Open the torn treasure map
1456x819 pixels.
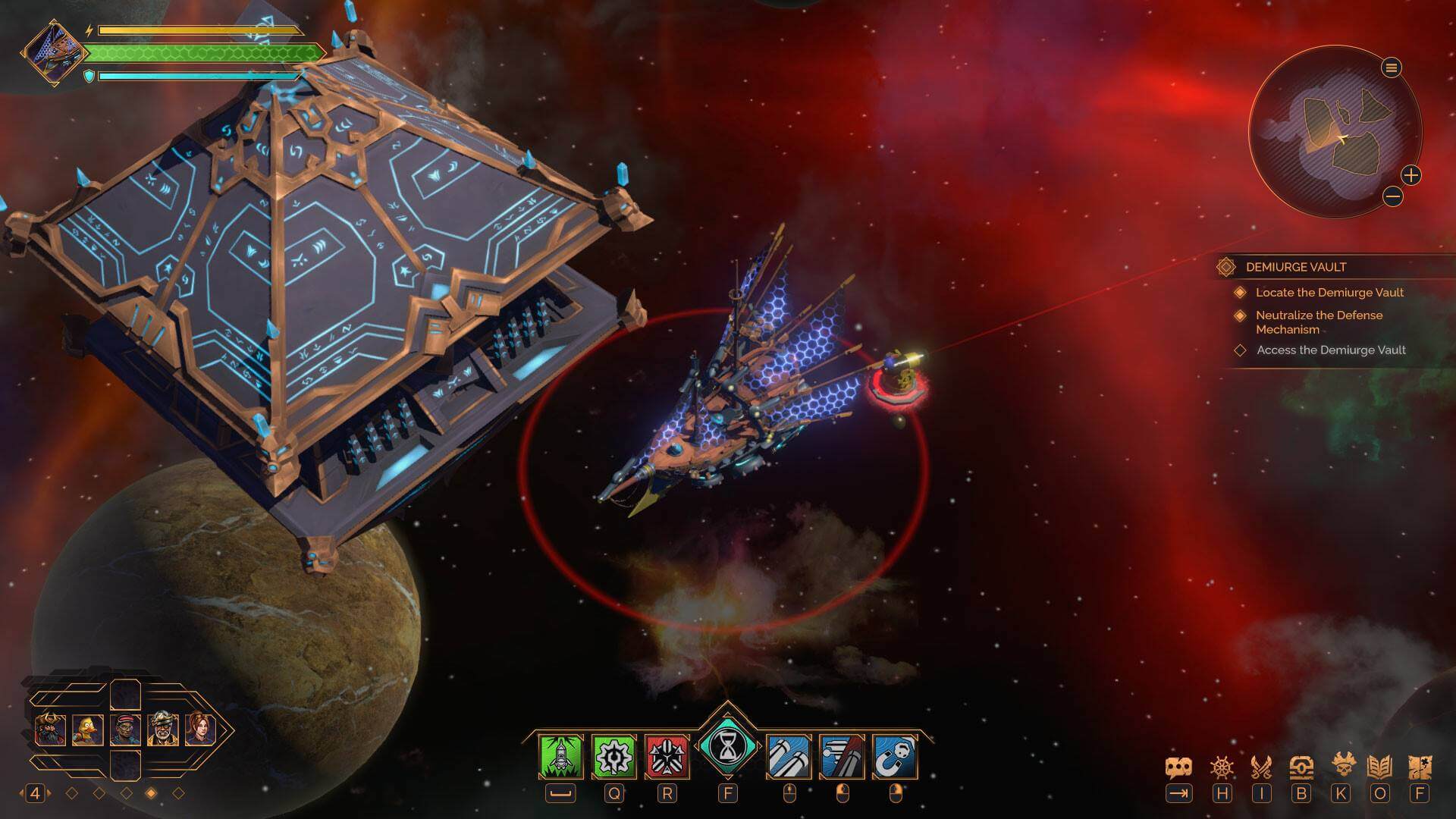tap(1420, 767)
